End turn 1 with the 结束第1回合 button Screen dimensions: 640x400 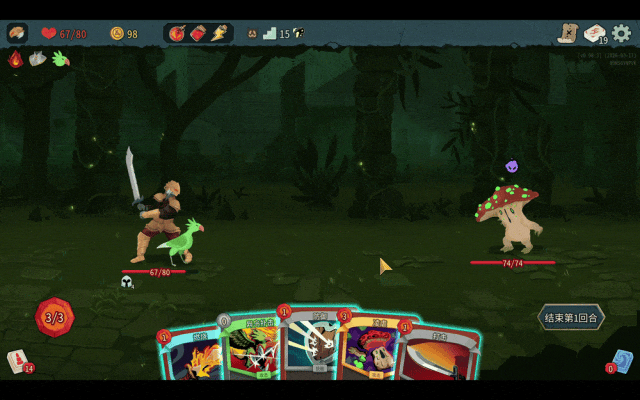click(571, 318)
